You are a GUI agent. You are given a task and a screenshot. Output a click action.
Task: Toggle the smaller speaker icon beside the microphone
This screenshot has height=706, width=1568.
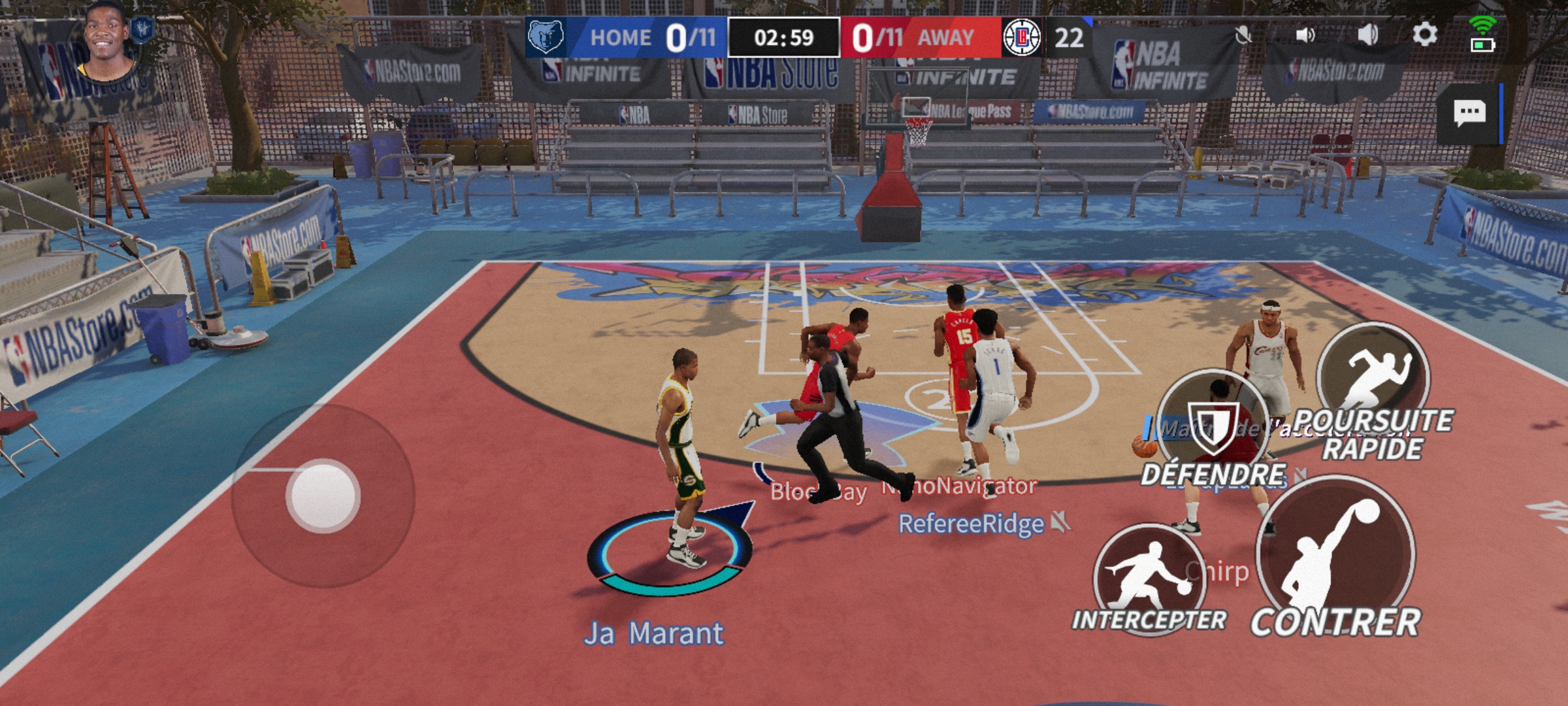click(x=1305, y=35)
